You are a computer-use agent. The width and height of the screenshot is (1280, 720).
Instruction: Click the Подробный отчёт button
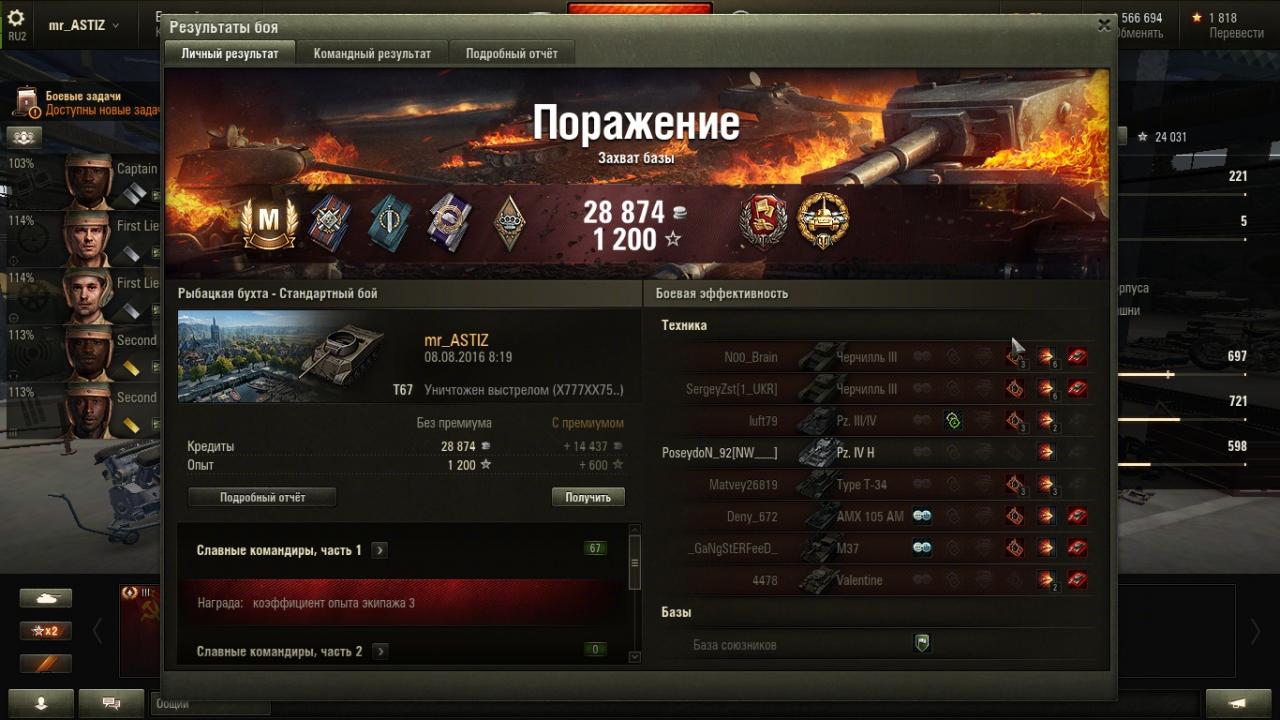click(262, 497)
